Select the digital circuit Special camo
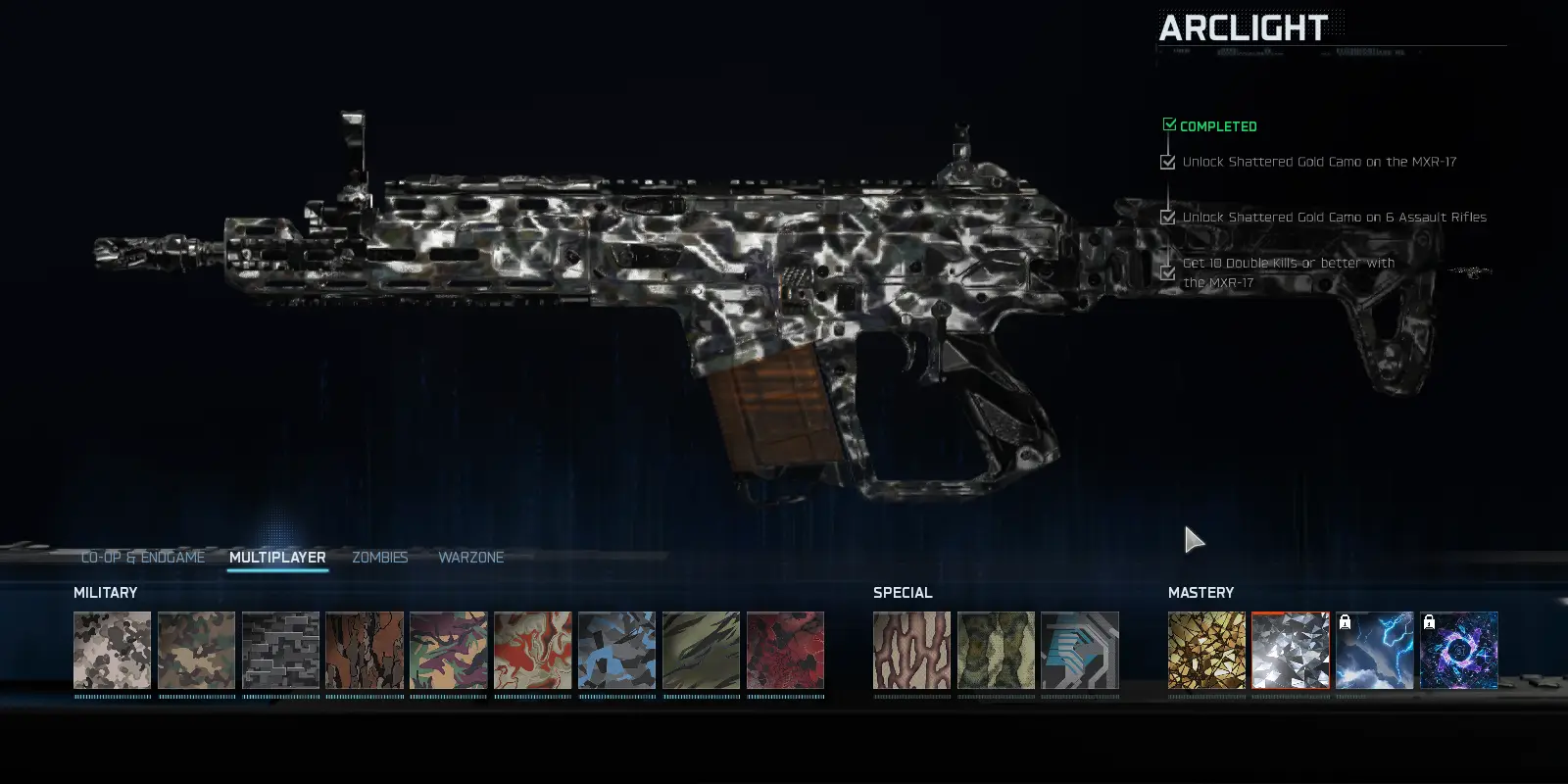1568x784 pixels. pyautogui.click(x=1080, y=652)
